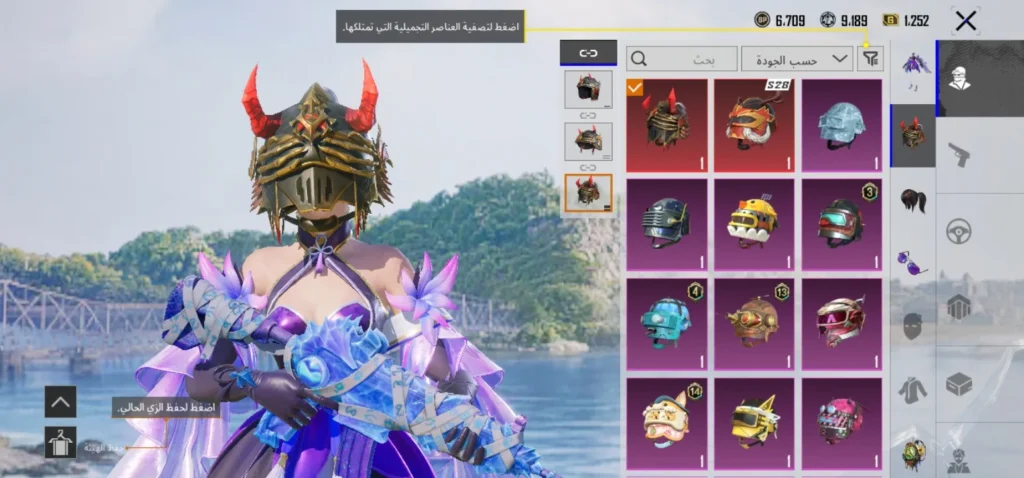Choose the goggle helmet with level 3 badge
1024x478 pixels.
(841, 223)
